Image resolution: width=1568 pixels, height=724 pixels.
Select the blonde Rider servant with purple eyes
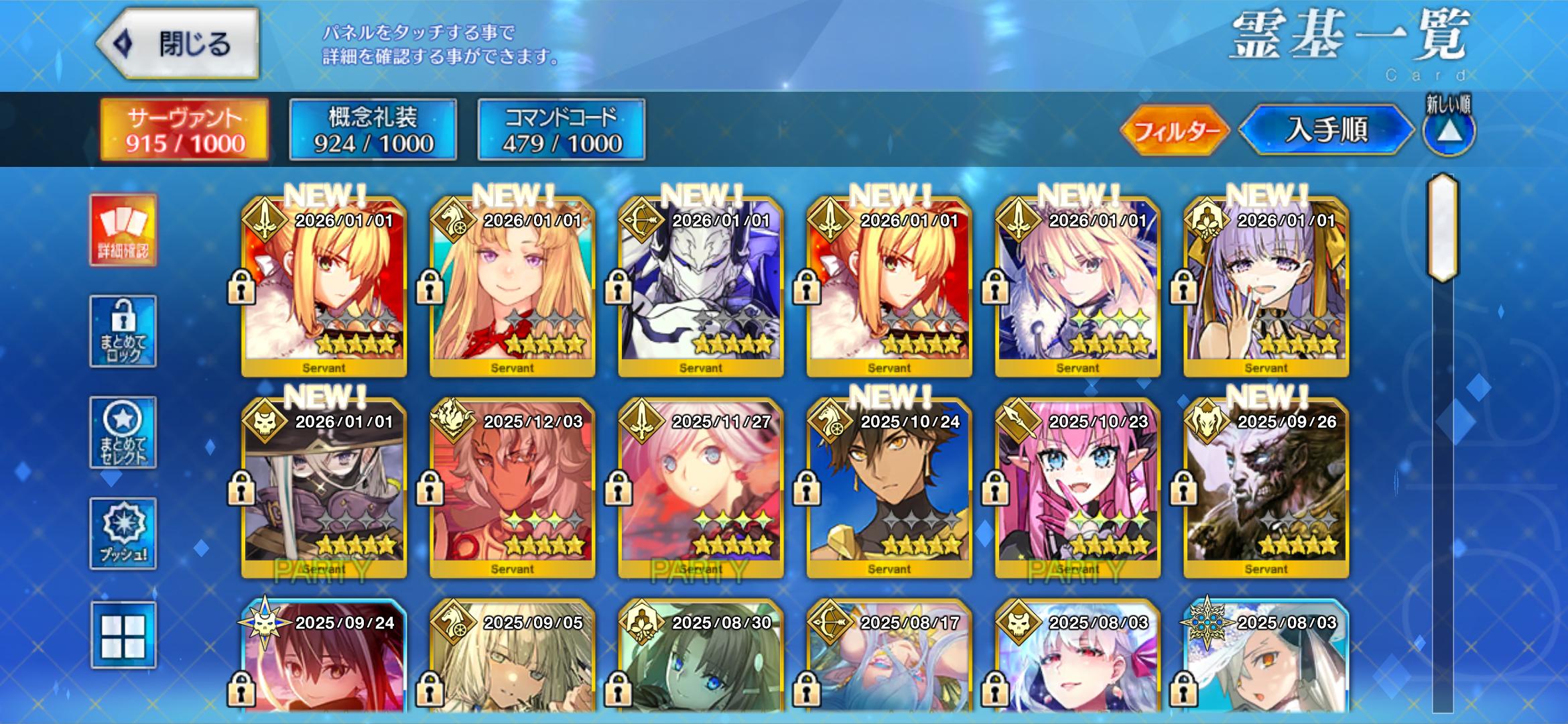(513, 287)
